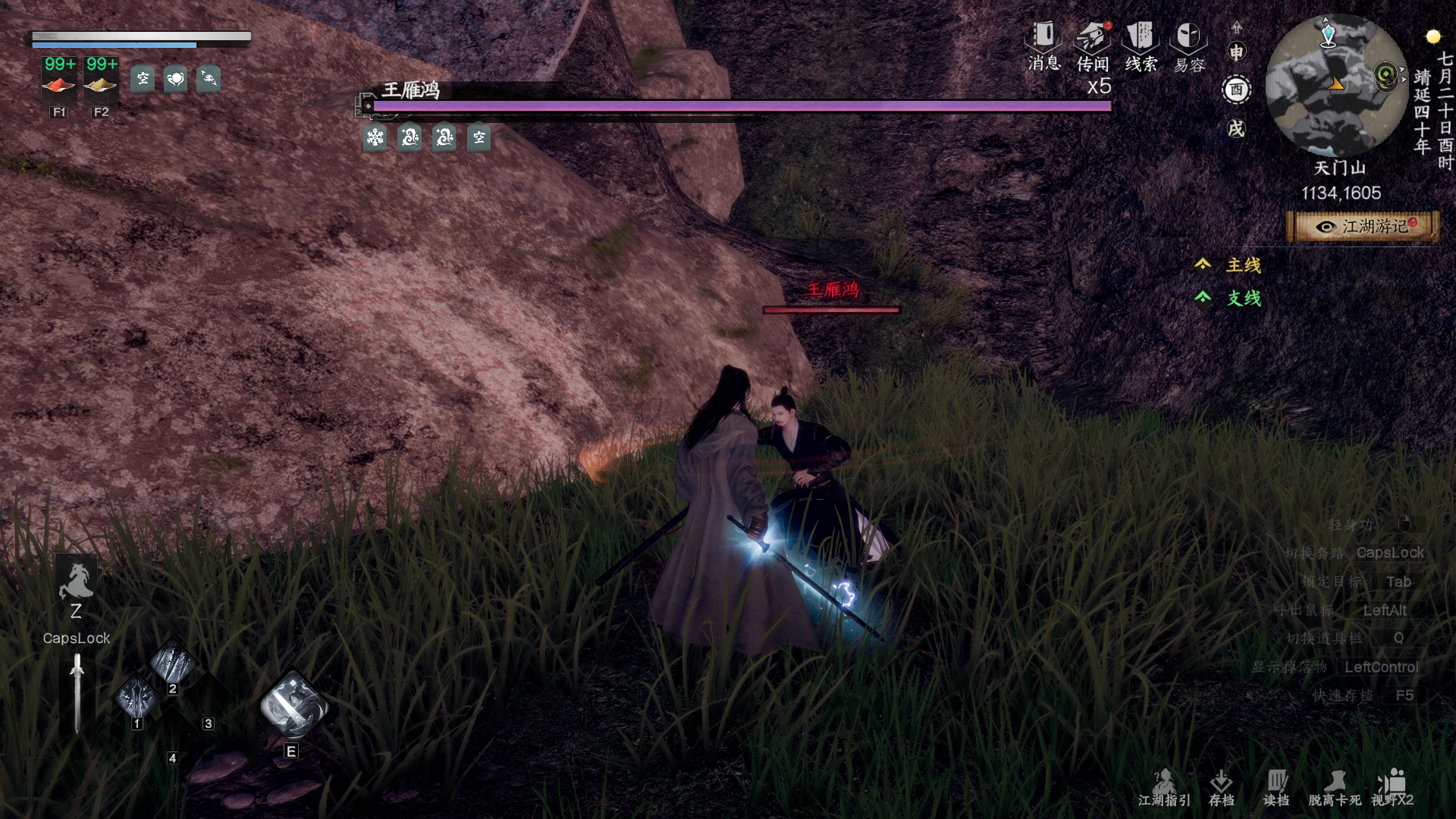
Task: Activate the skill in slot 1
Action: pyautogui.click(x=137, y=696)
